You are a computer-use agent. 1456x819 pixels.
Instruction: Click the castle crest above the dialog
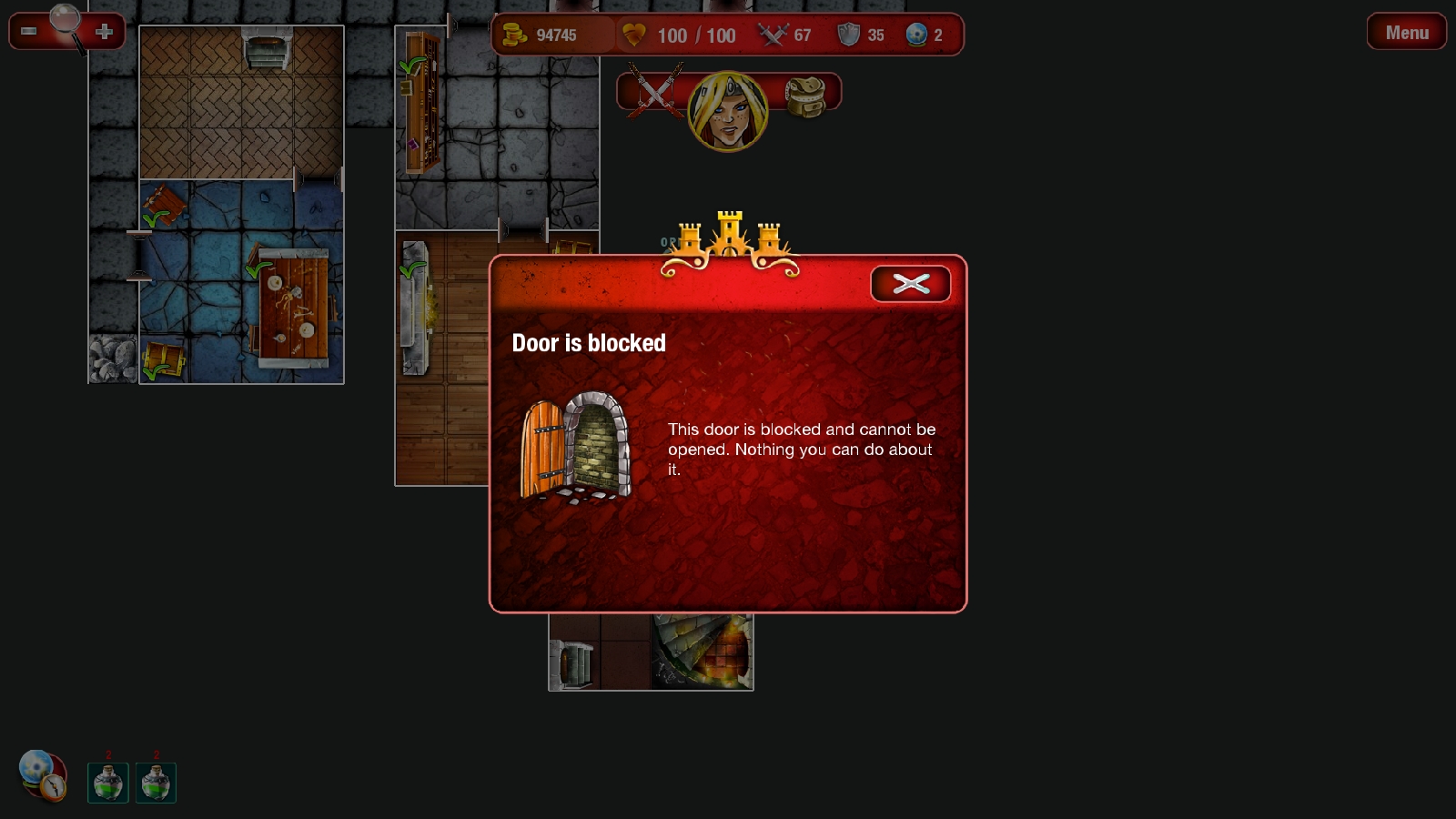point(727,235)
